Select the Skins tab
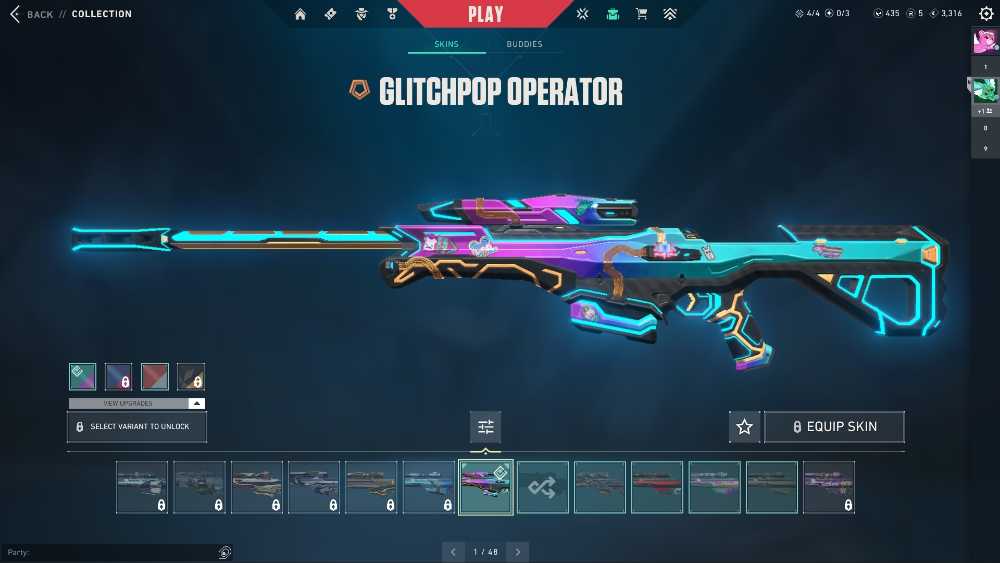 446,44
